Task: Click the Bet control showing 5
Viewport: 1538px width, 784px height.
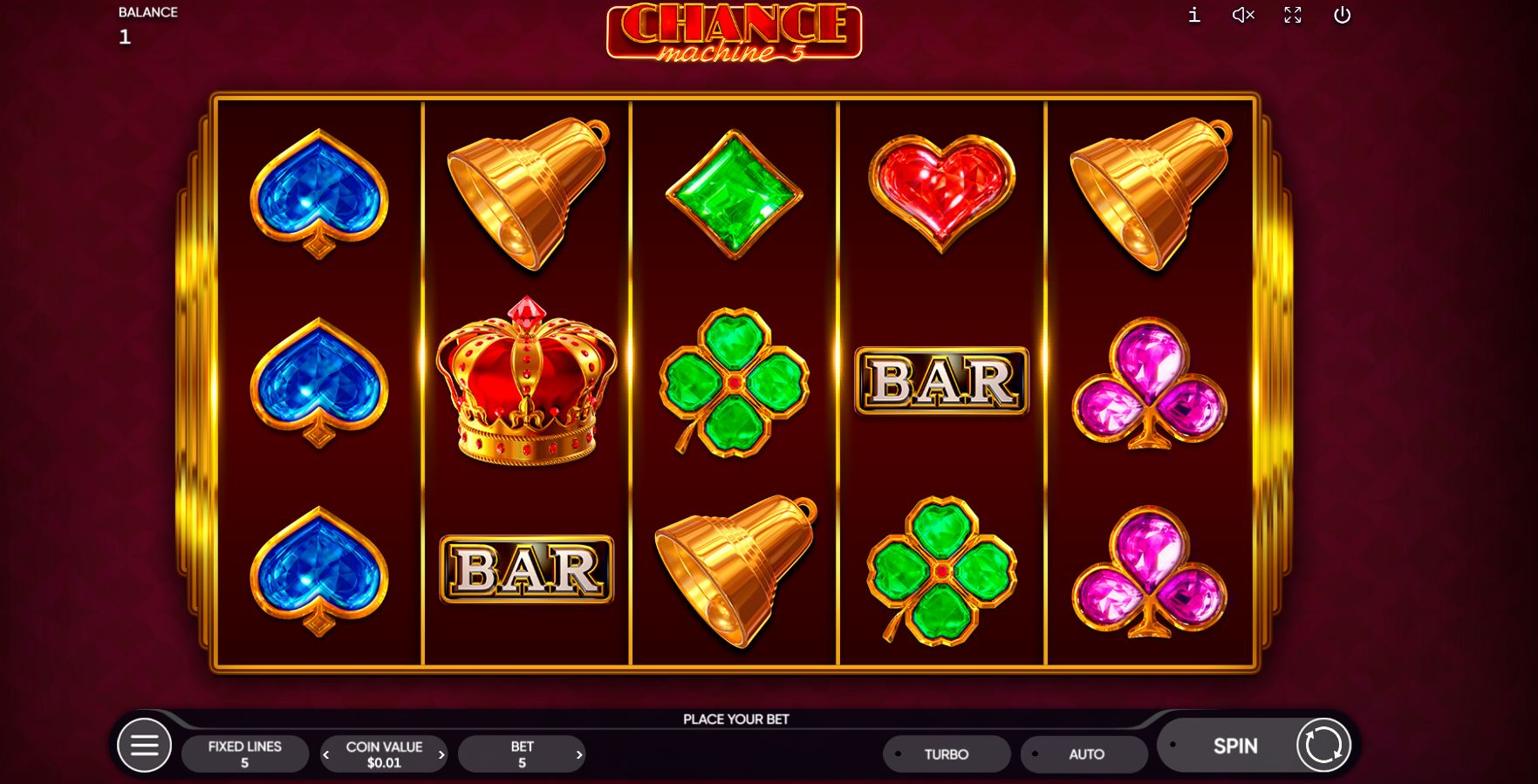Action: (523, 753)
